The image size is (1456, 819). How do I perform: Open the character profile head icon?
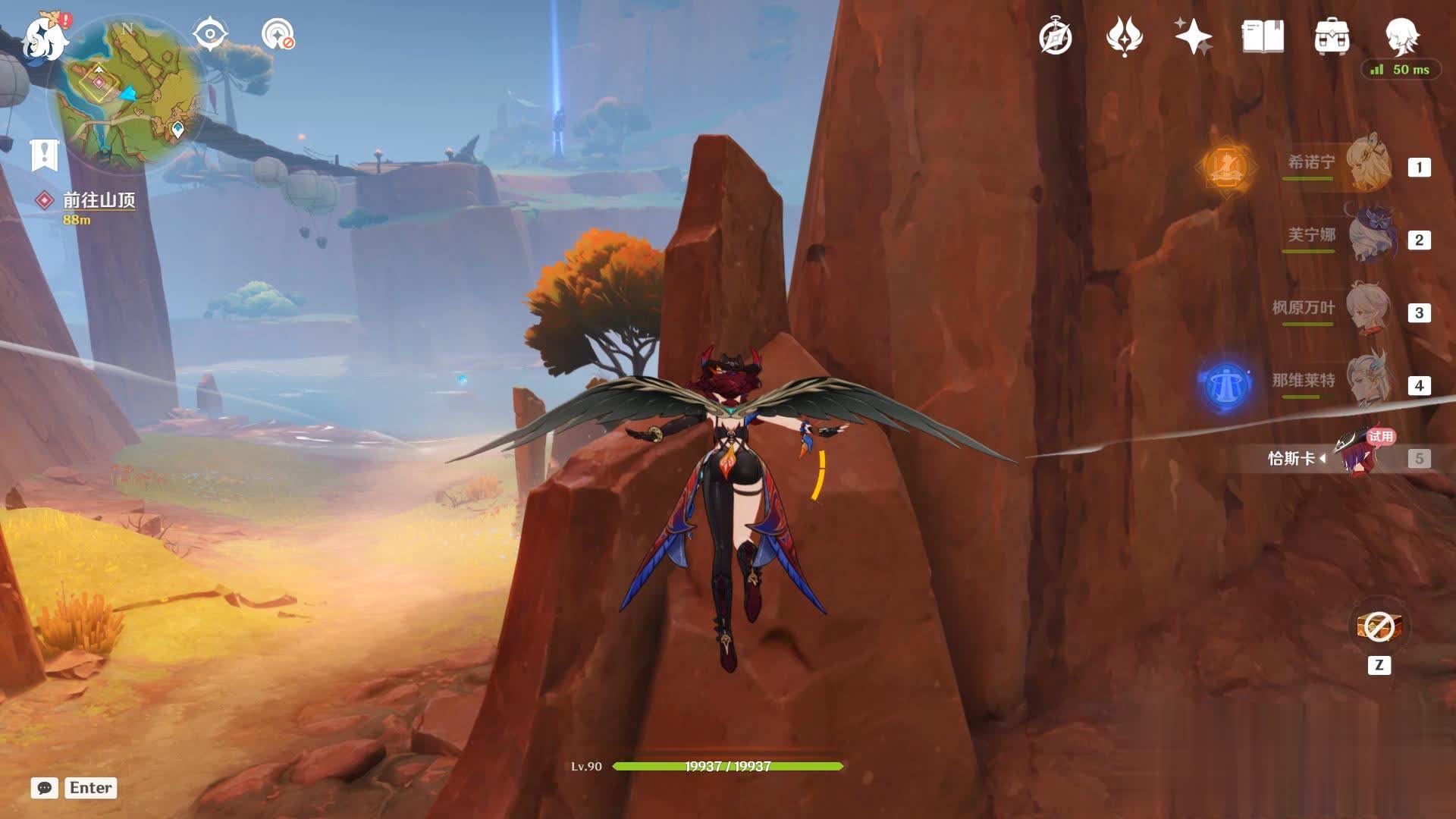(1401, 35)
